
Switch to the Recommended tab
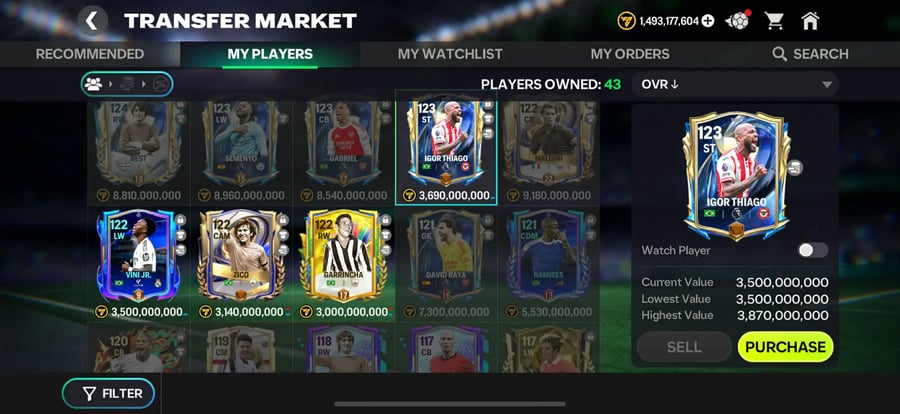[x=90, y=54]
